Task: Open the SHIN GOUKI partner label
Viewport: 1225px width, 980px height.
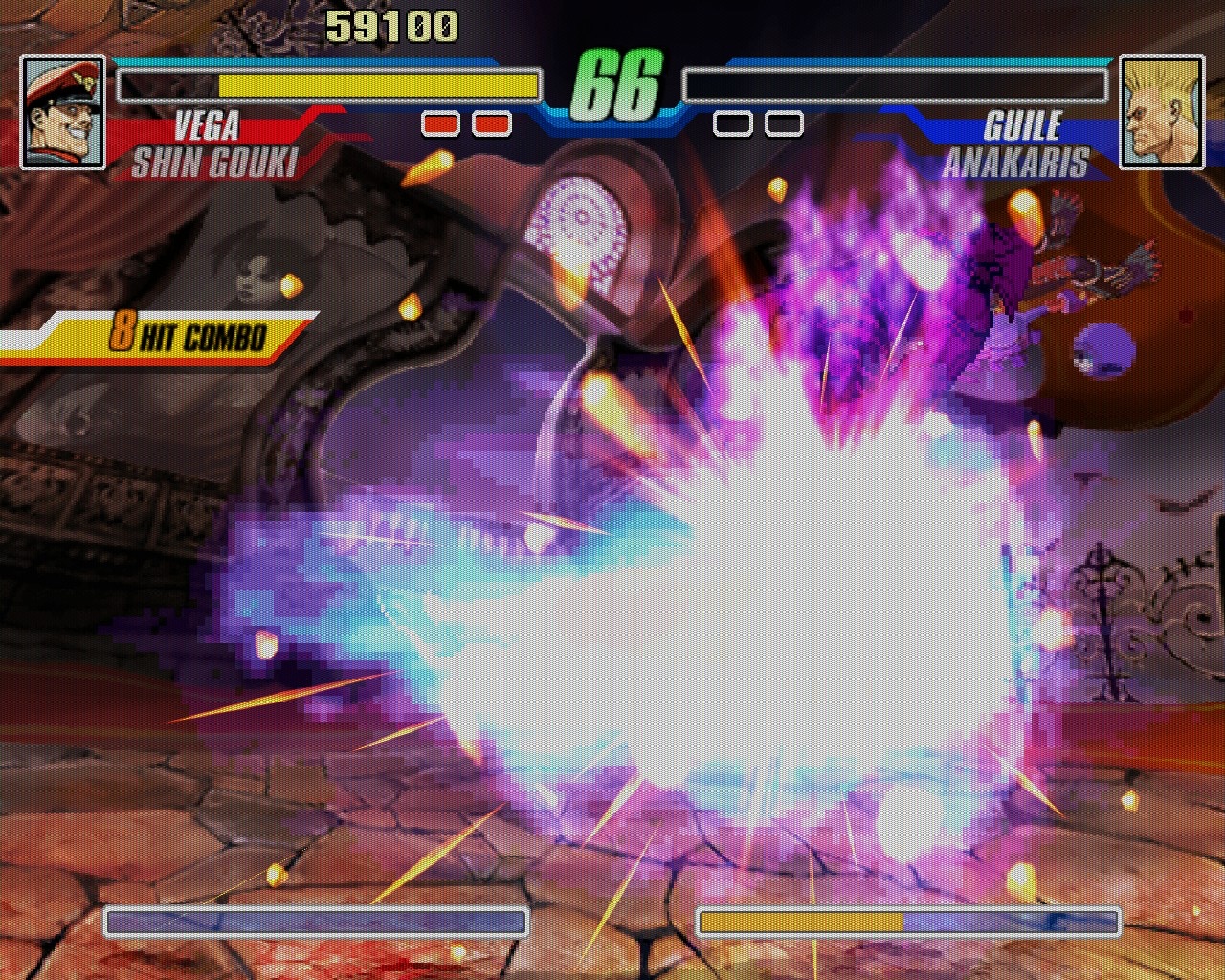Action: [215, 161]
